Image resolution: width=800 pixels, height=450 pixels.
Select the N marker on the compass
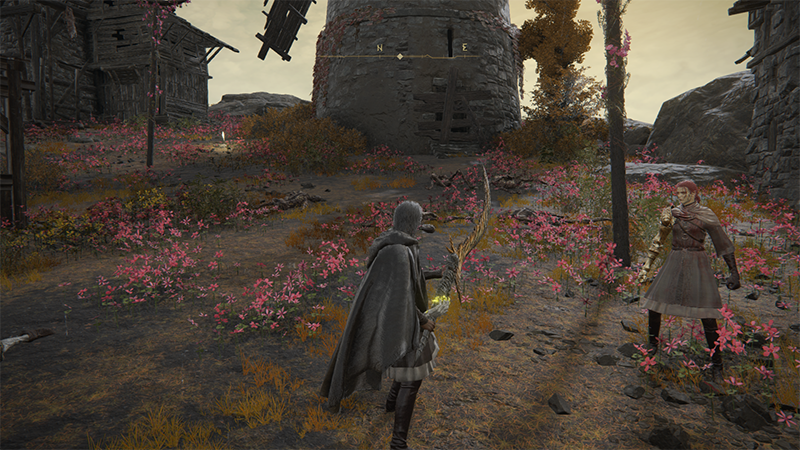379,48
